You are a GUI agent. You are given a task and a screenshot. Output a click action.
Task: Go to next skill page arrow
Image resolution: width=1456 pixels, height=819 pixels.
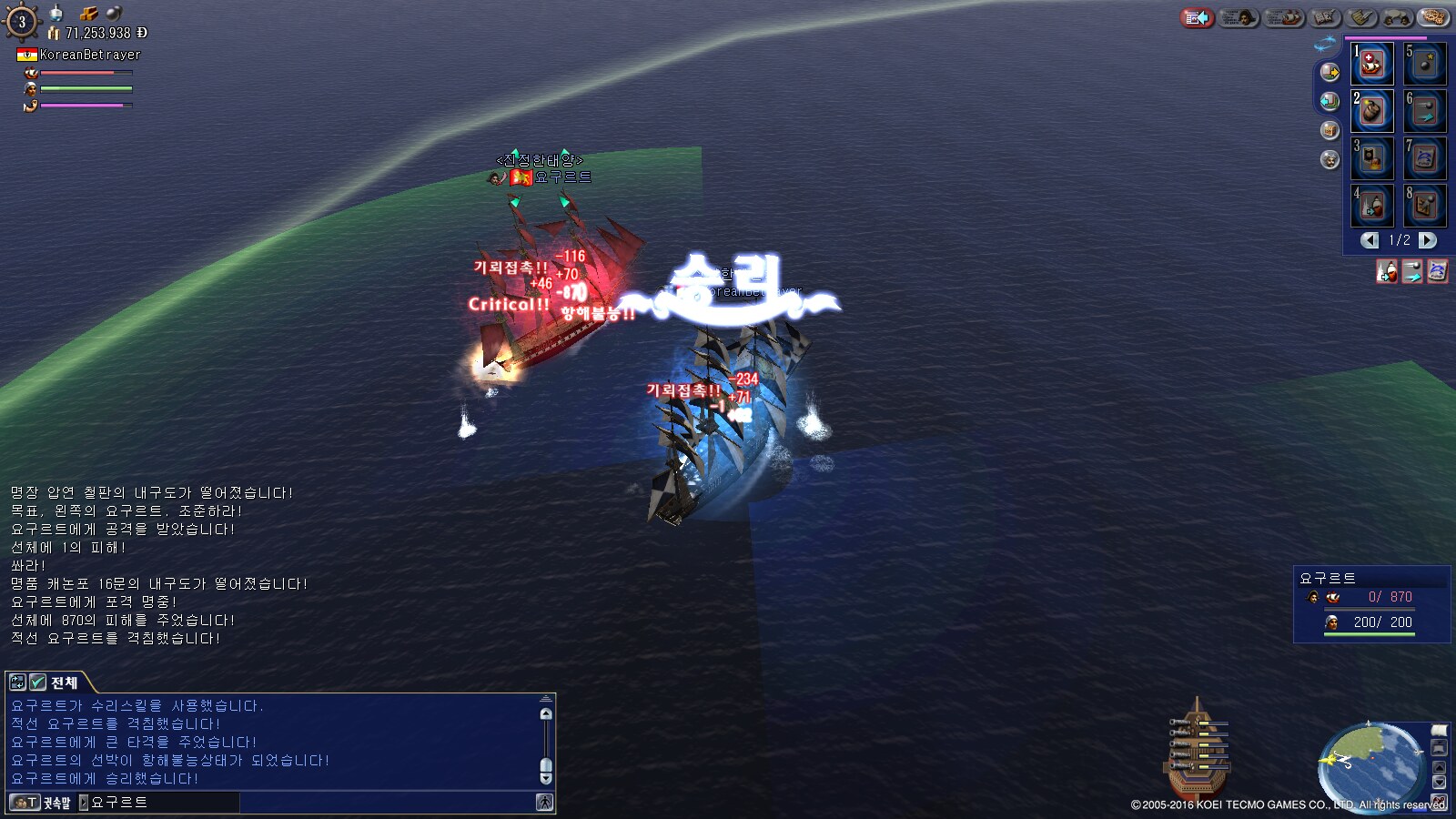pos(1428,240)
